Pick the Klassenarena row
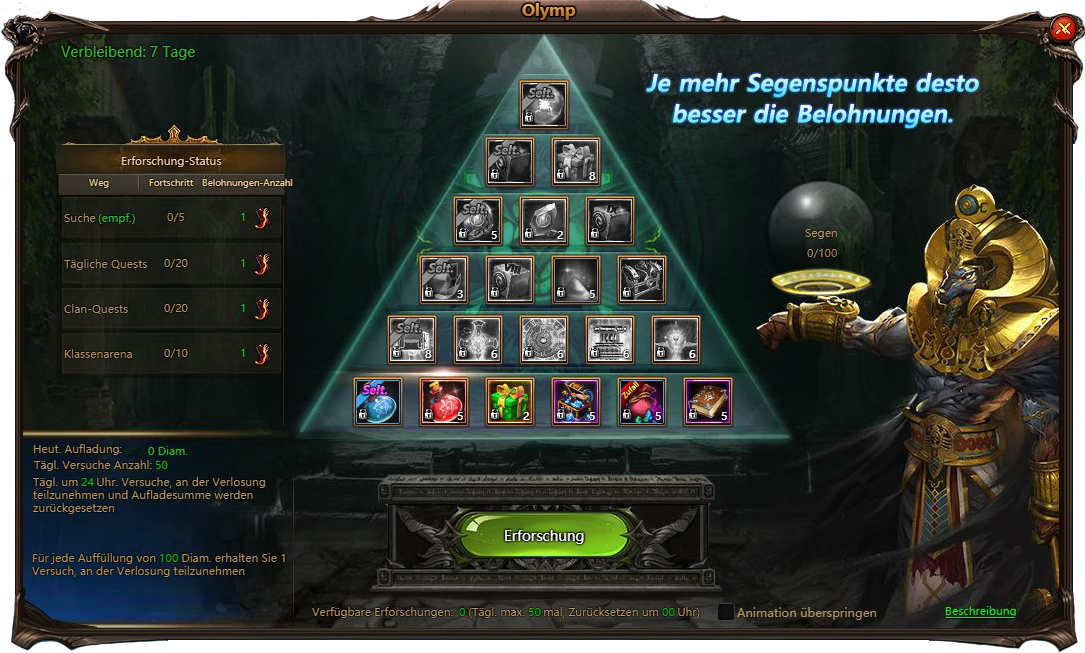Viewport: 1085px width, 653px height. pyautogui.click(x=171, y=354)
